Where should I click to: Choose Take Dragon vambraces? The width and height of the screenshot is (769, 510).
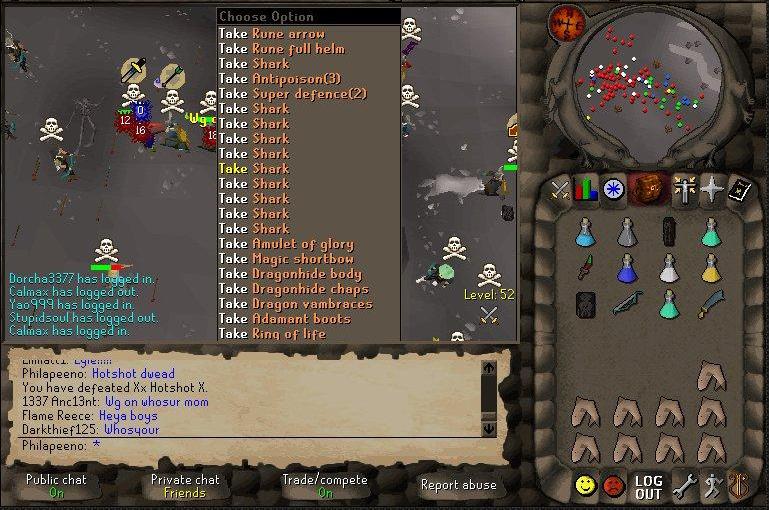[x=297, y=303]
